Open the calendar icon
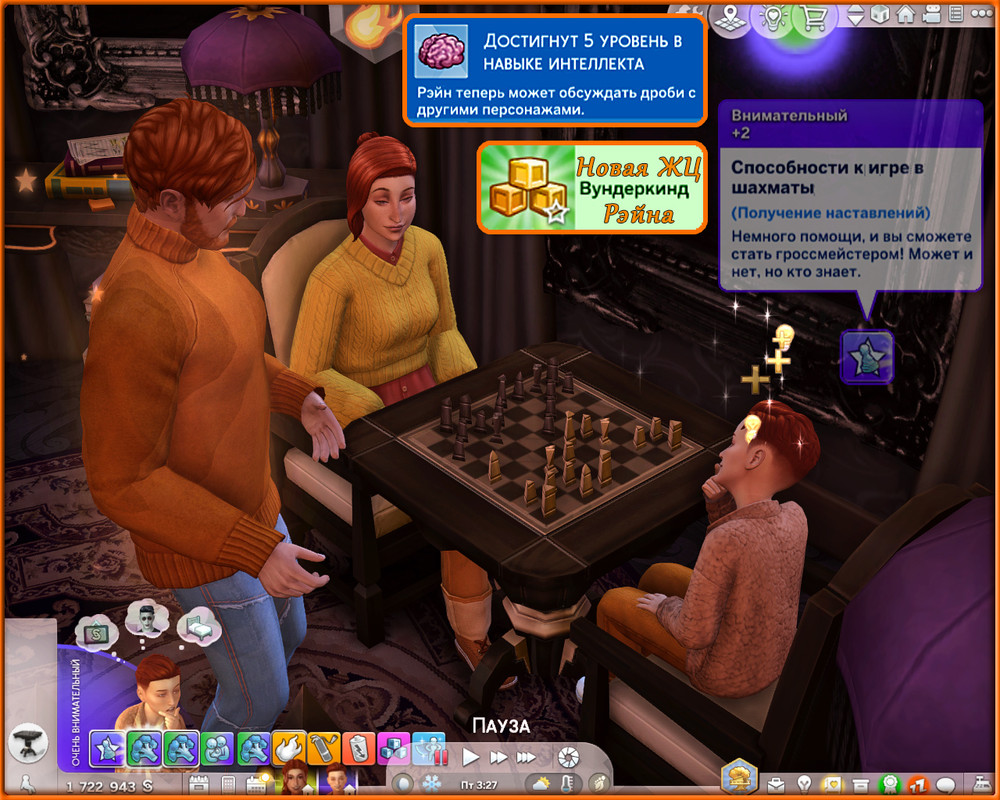The image size is (1000, 800). 198,783
